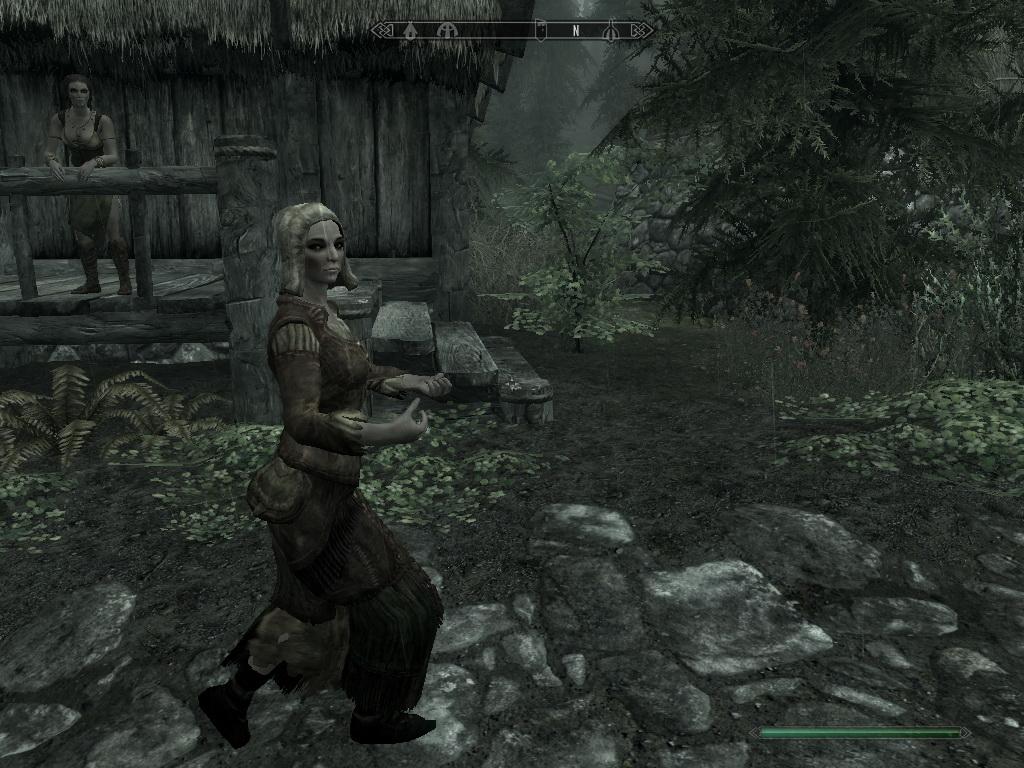Select the North indicator on the compass

tap(575, 30)
